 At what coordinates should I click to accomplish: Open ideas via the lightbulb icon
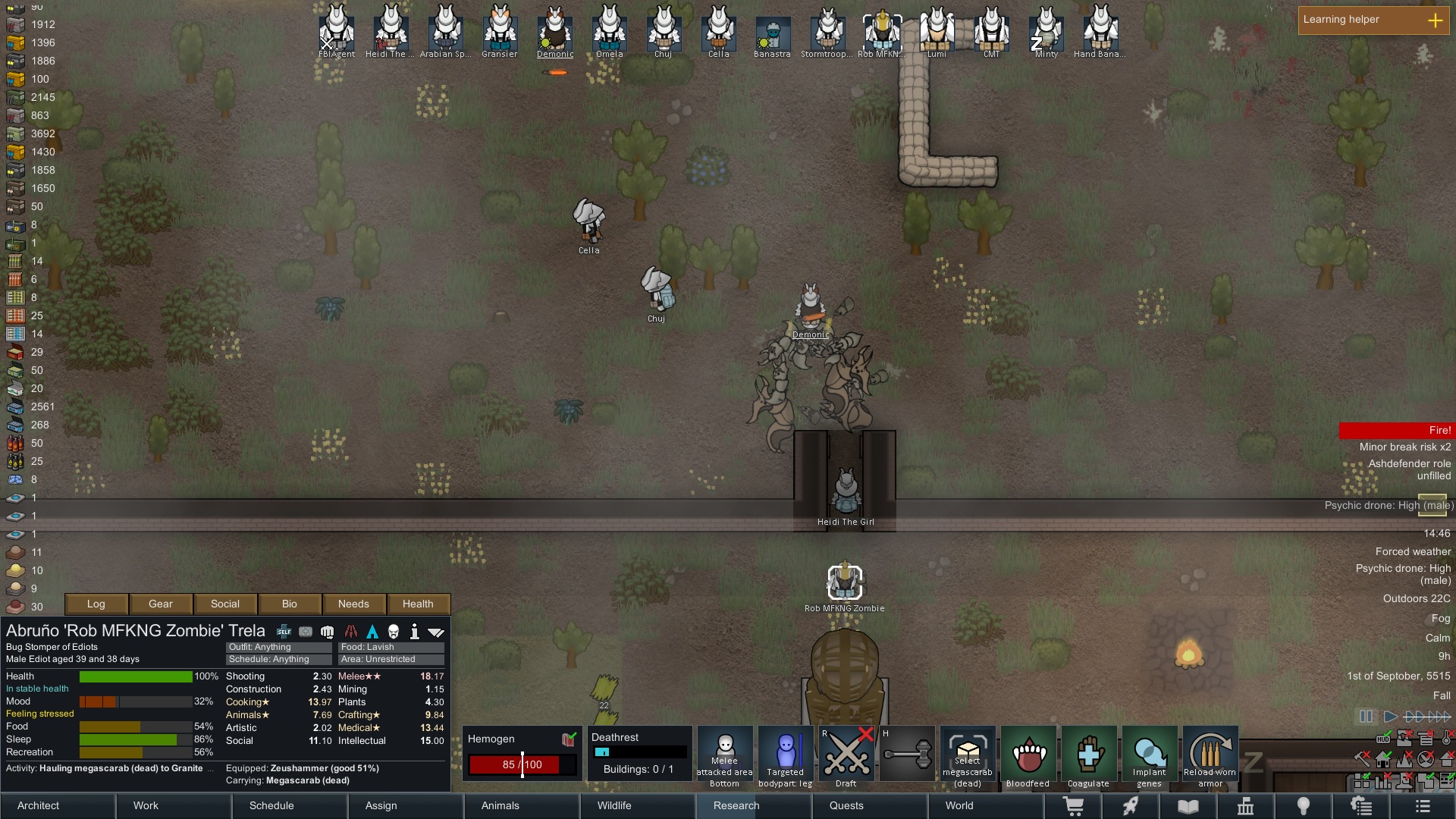coord(1305,806)
